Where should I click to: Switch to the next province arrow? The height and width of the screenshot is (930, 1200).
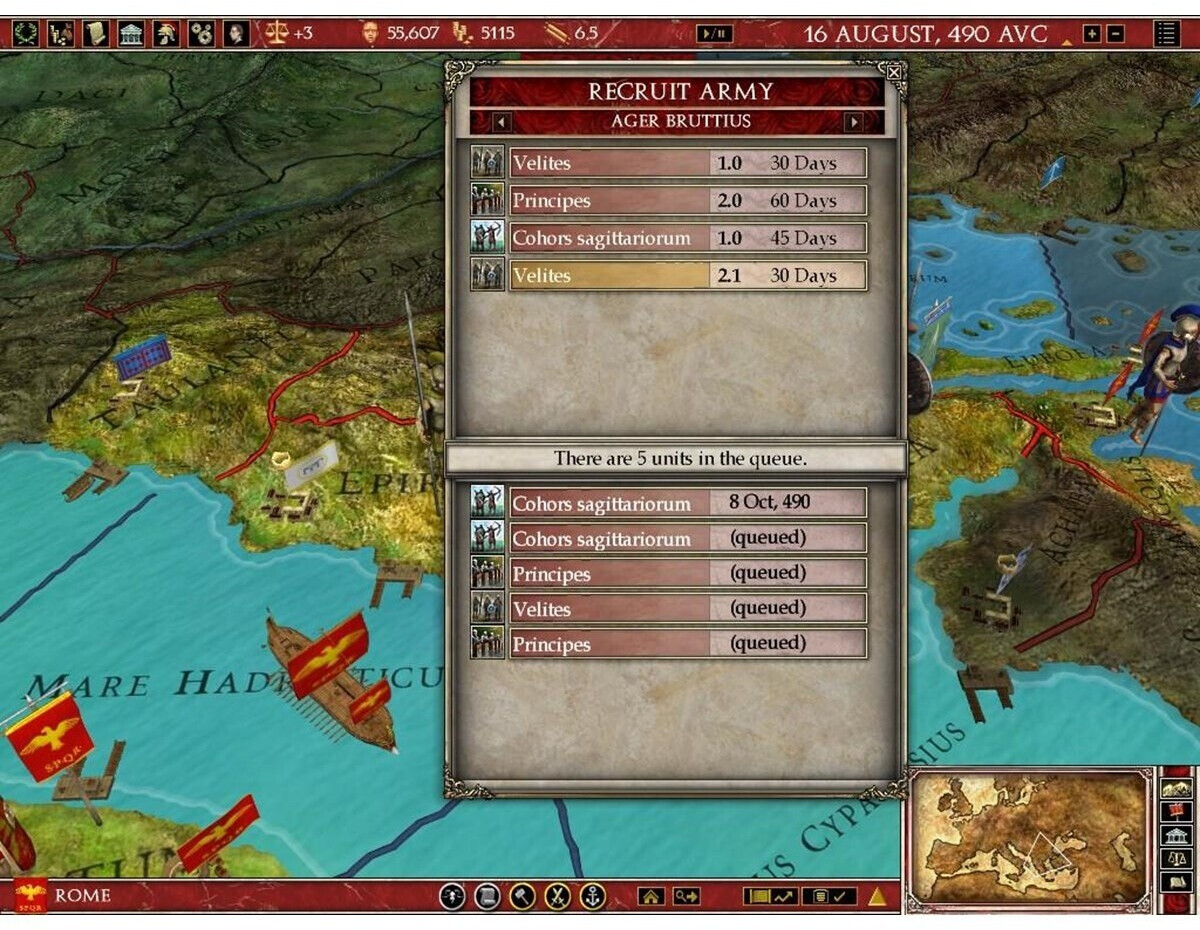click(x=853, y=122)
